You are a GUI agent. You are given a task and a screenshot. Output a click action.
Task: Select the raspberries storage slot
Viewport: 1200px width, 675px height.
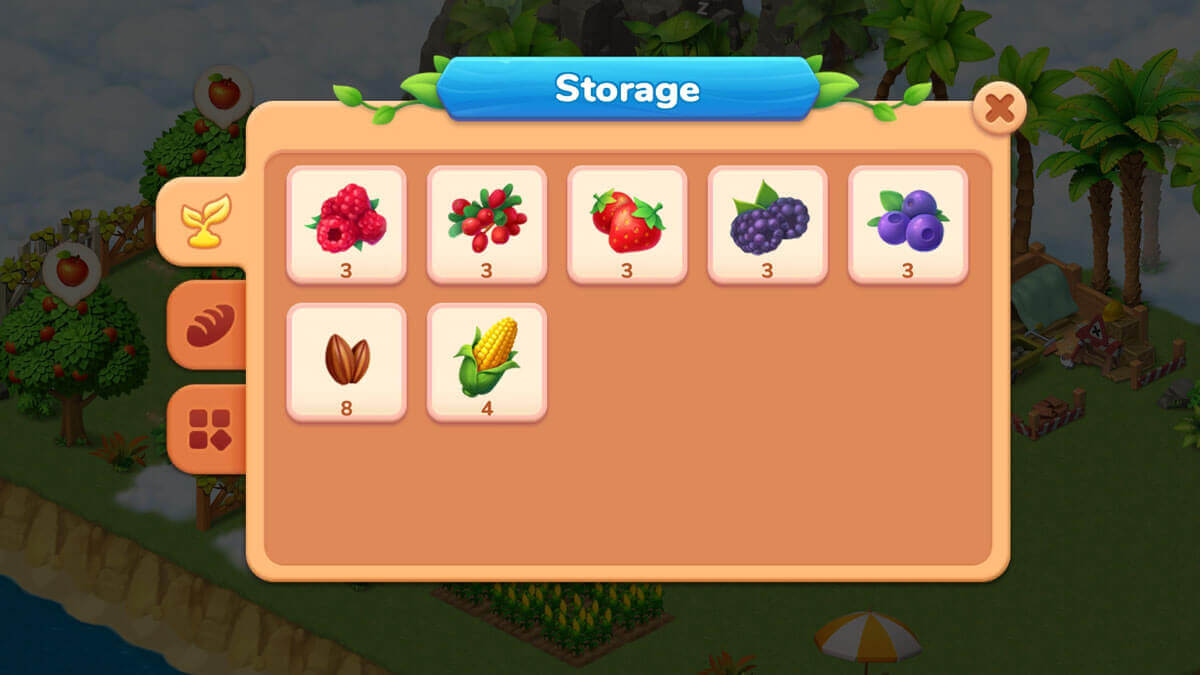(x=346, y=224)
